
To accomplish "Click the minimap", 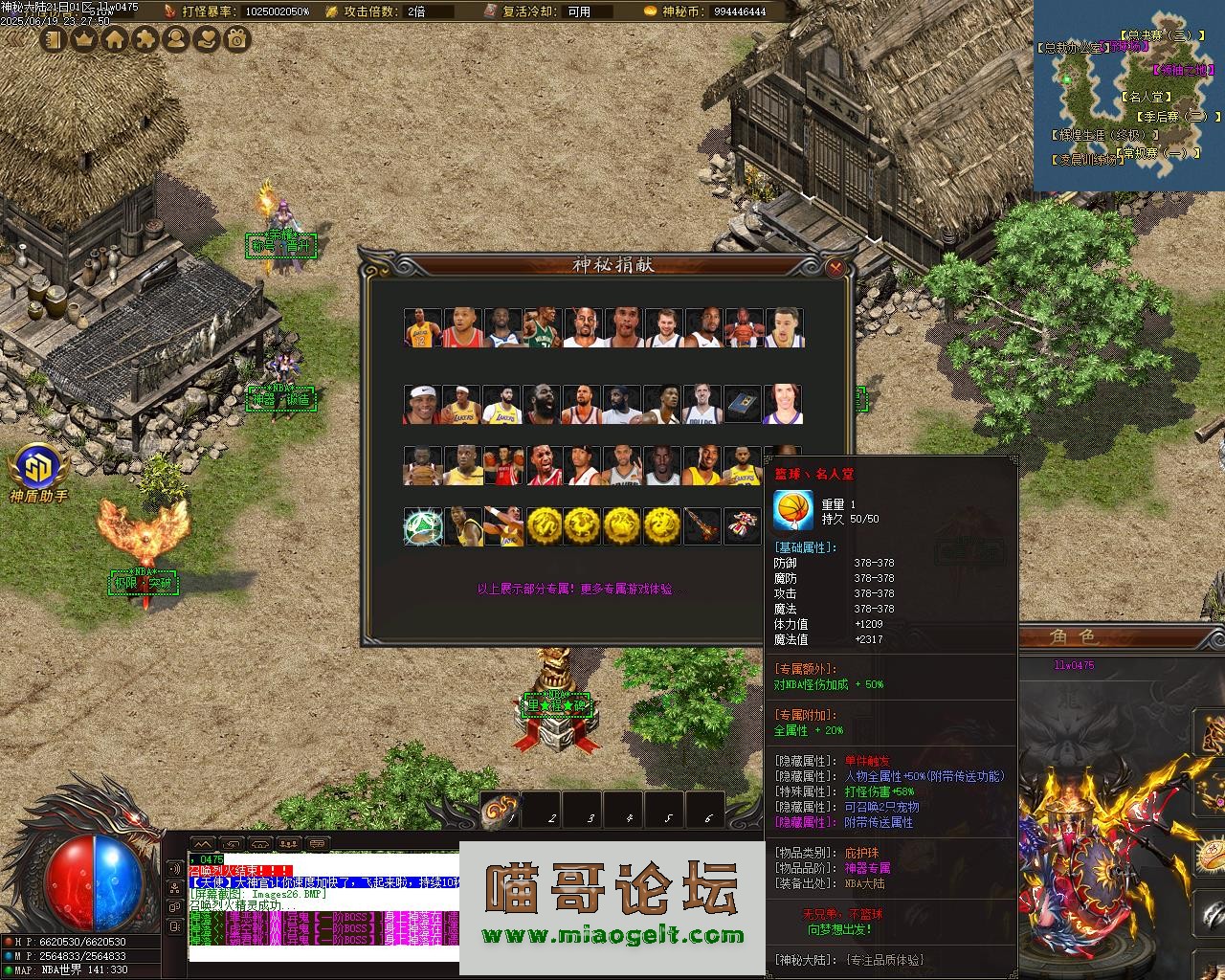I will click(1128, 96).
